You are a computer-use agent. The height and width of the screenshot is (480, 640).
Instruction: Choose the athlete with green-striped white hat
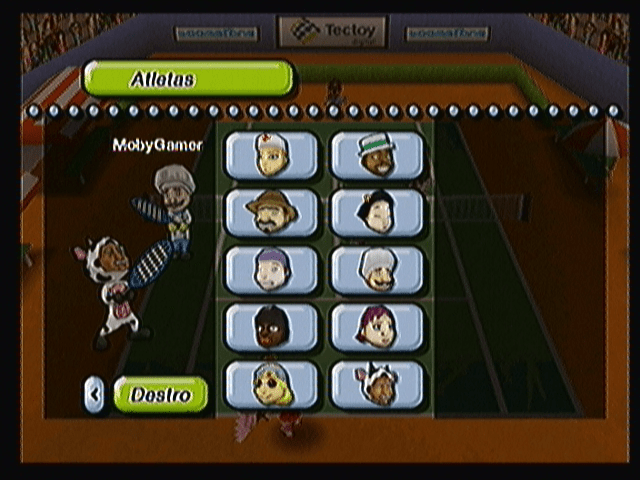coord(377,155)
